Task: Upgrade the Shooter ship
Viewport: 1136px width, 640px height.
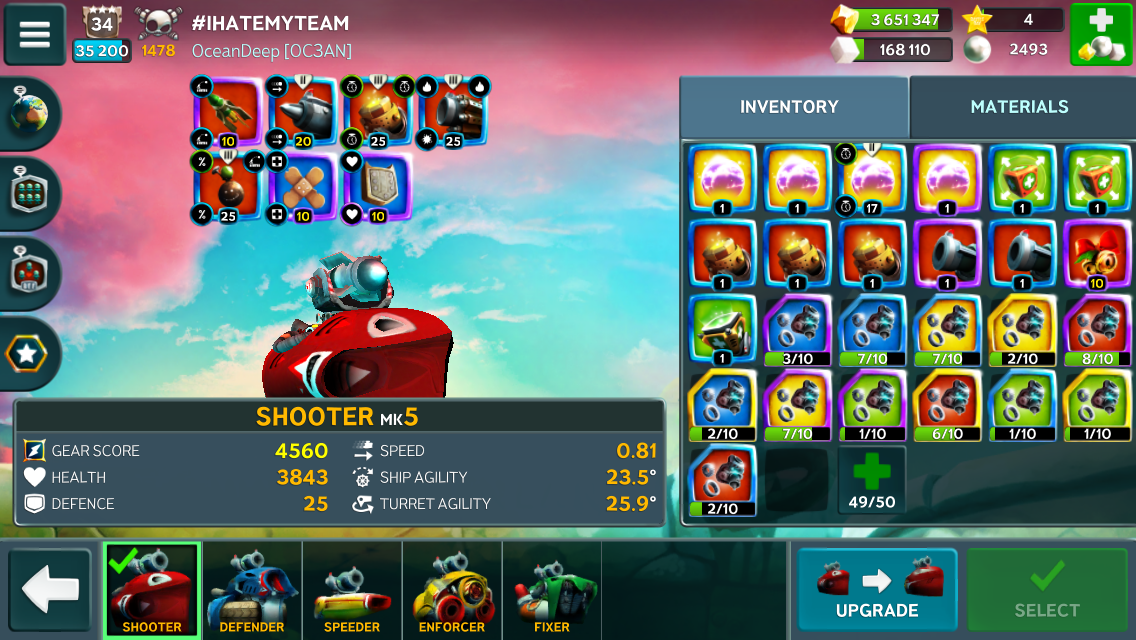Action: pyautogui.click(x=876, y=590)
